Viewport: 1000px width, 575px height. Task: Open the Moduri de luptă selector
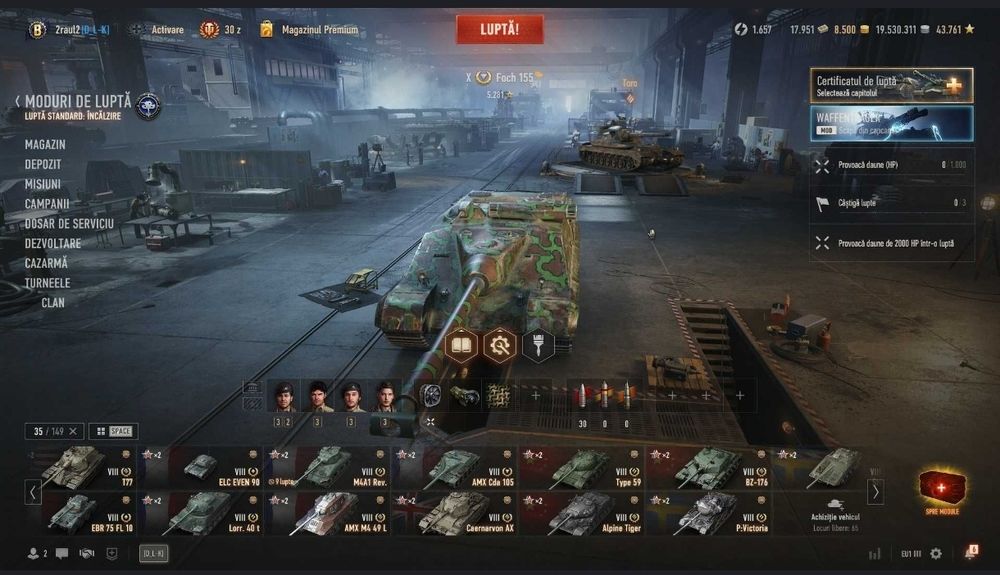click(73, 102)
